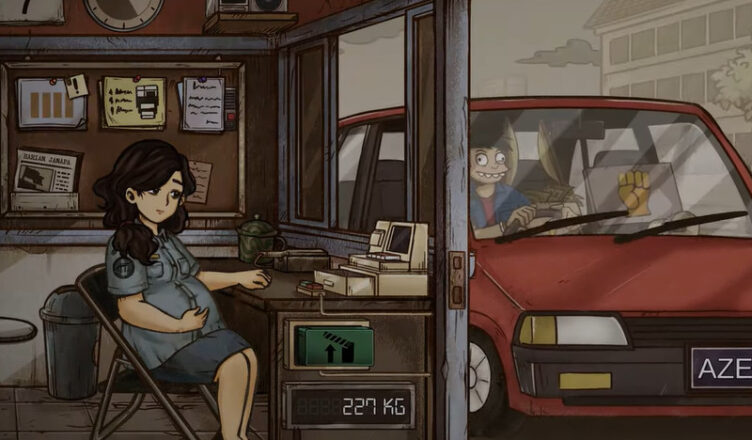This screenshot has width=752, height=440.
Task: Push the green raise-barrier gate button
Action: tap(334, 347)
